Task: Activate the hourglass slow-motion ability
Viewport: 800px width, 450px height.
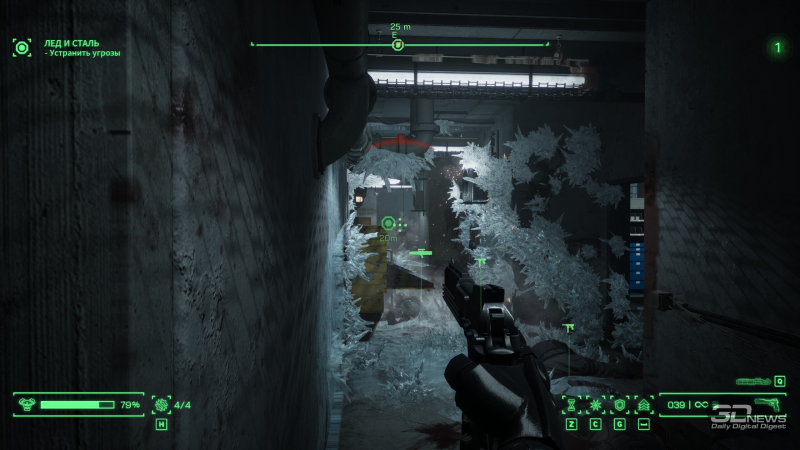Action: coord(572,405)
